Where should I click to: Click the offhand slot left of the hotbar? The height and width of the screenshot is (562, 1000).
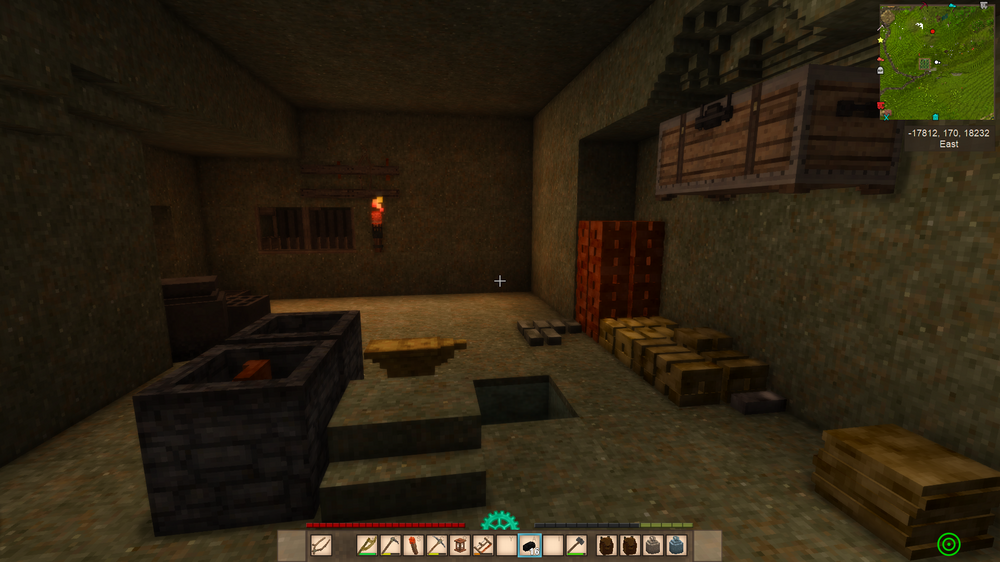(x=321, y=546)
